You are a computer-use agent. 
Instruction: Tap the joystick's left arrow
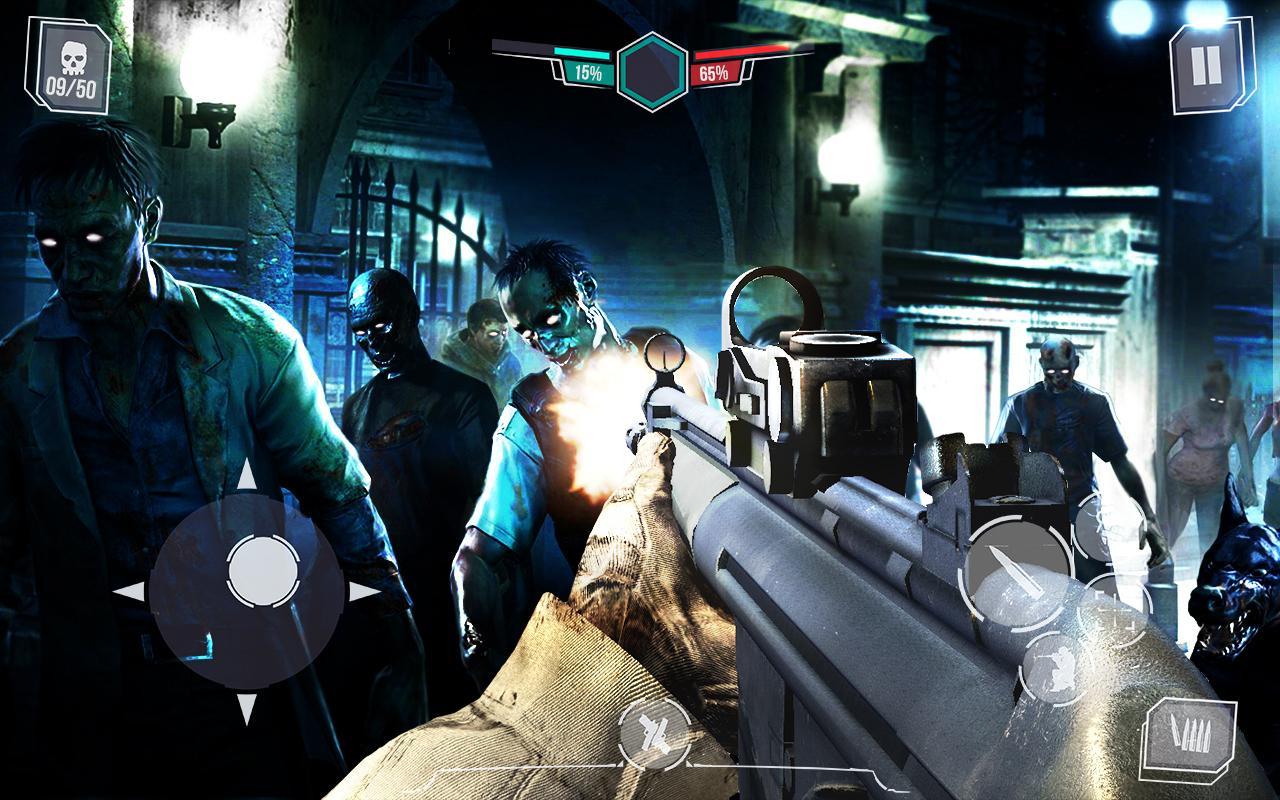click(131, 592)
